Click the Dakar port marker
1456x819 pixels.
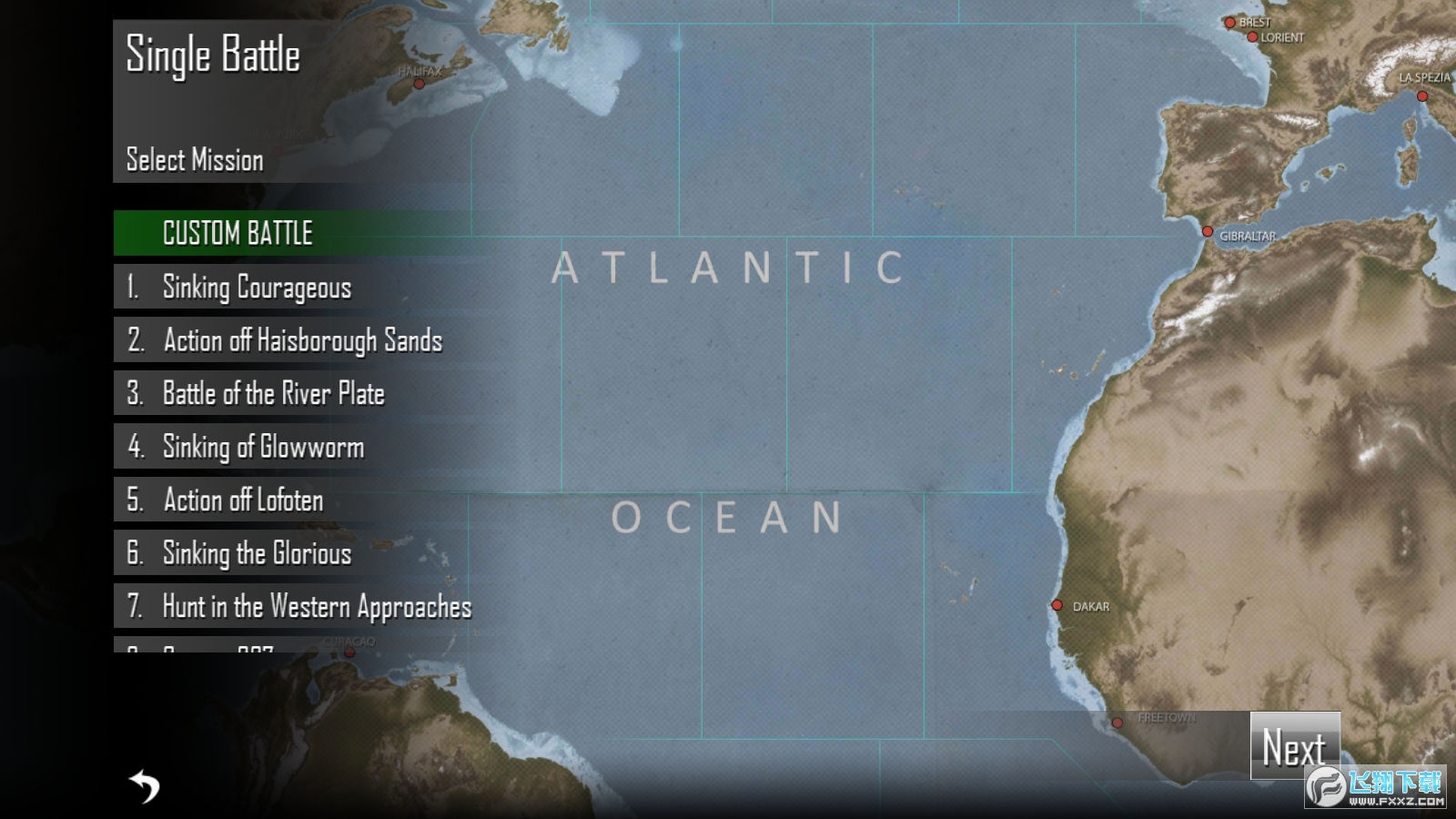tap(1057, 604)
